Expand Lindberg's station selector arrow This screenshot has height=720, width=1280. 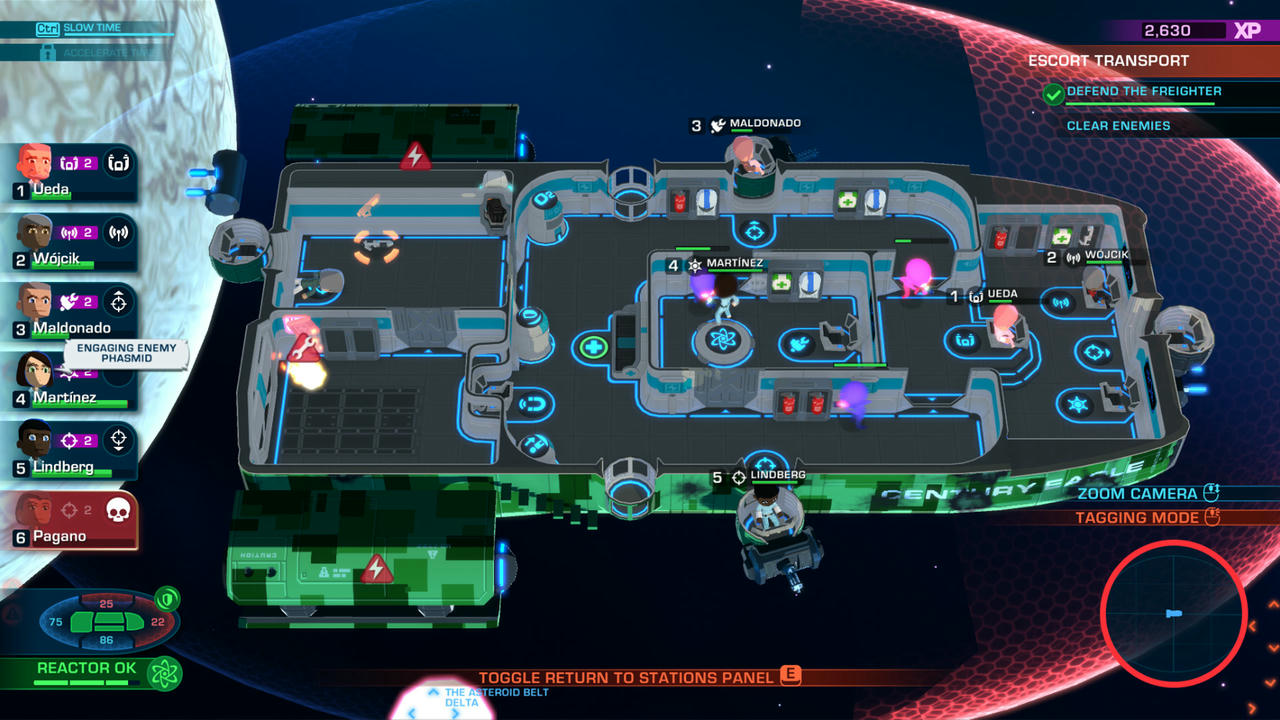[118, 440]
